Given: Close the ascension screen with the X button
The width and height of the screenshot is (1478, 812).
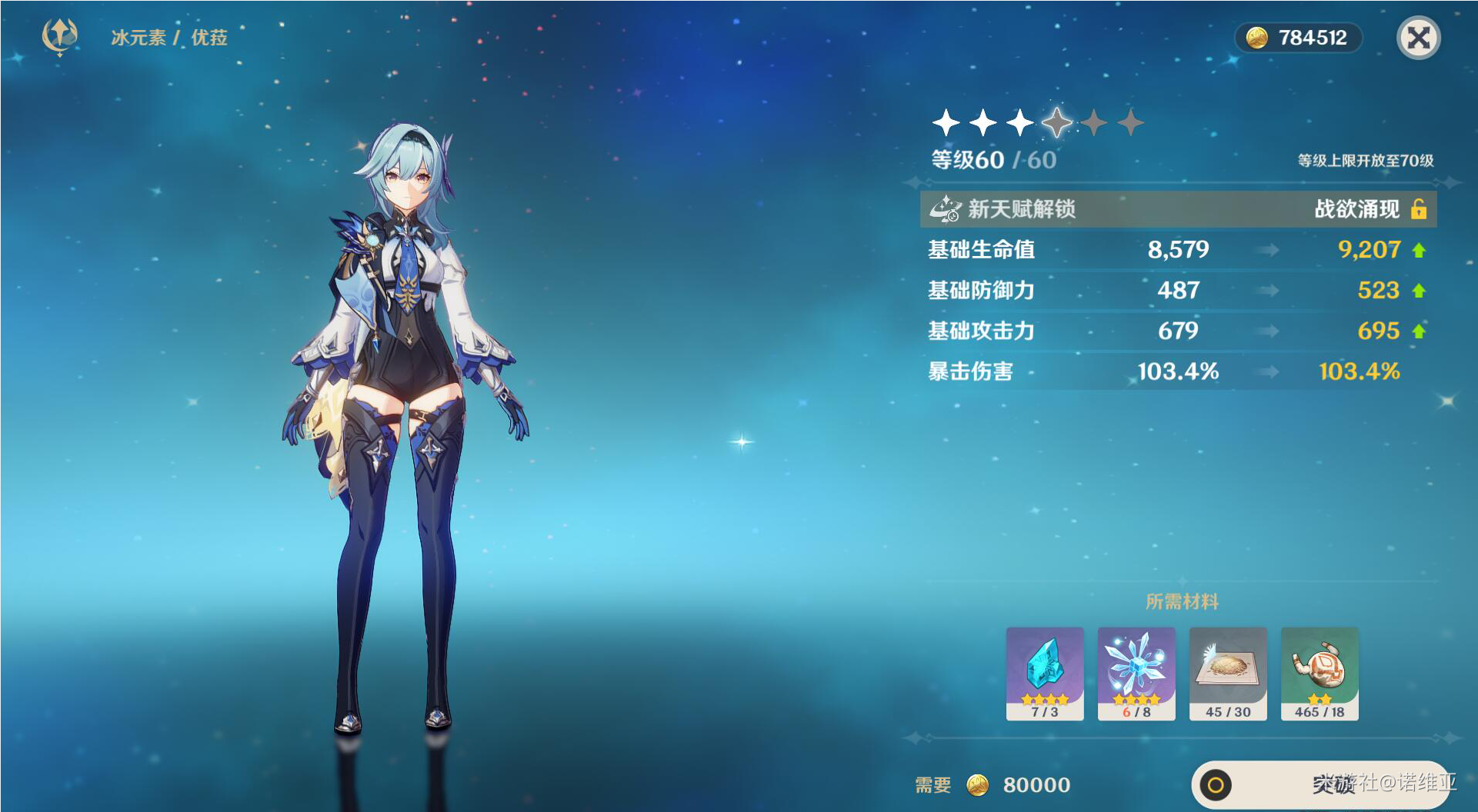Looking at the screenshot, I should [1418, 38].
